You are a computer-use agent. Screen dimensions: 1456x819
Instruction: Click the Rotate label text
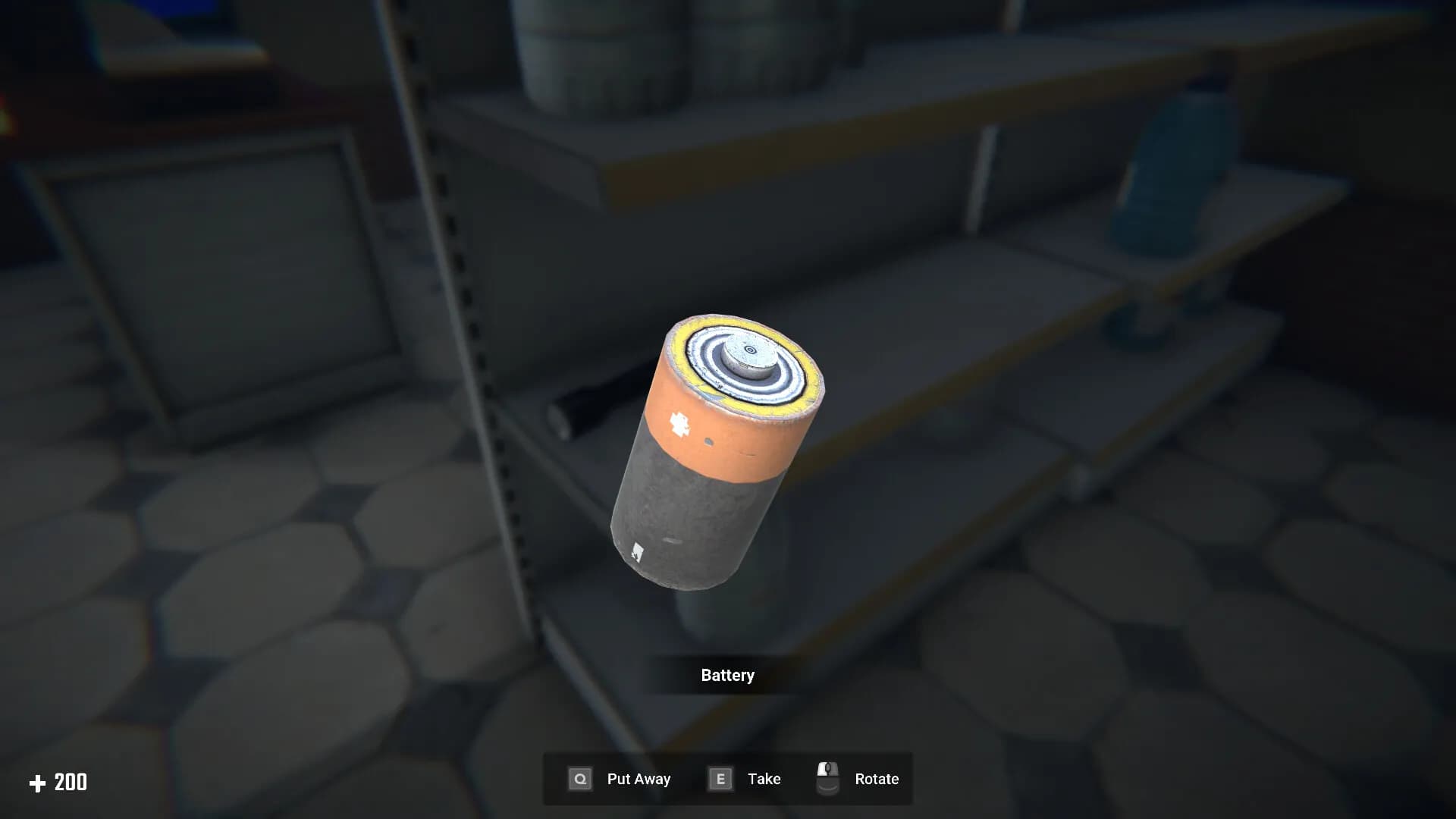(x=877, y=778)
